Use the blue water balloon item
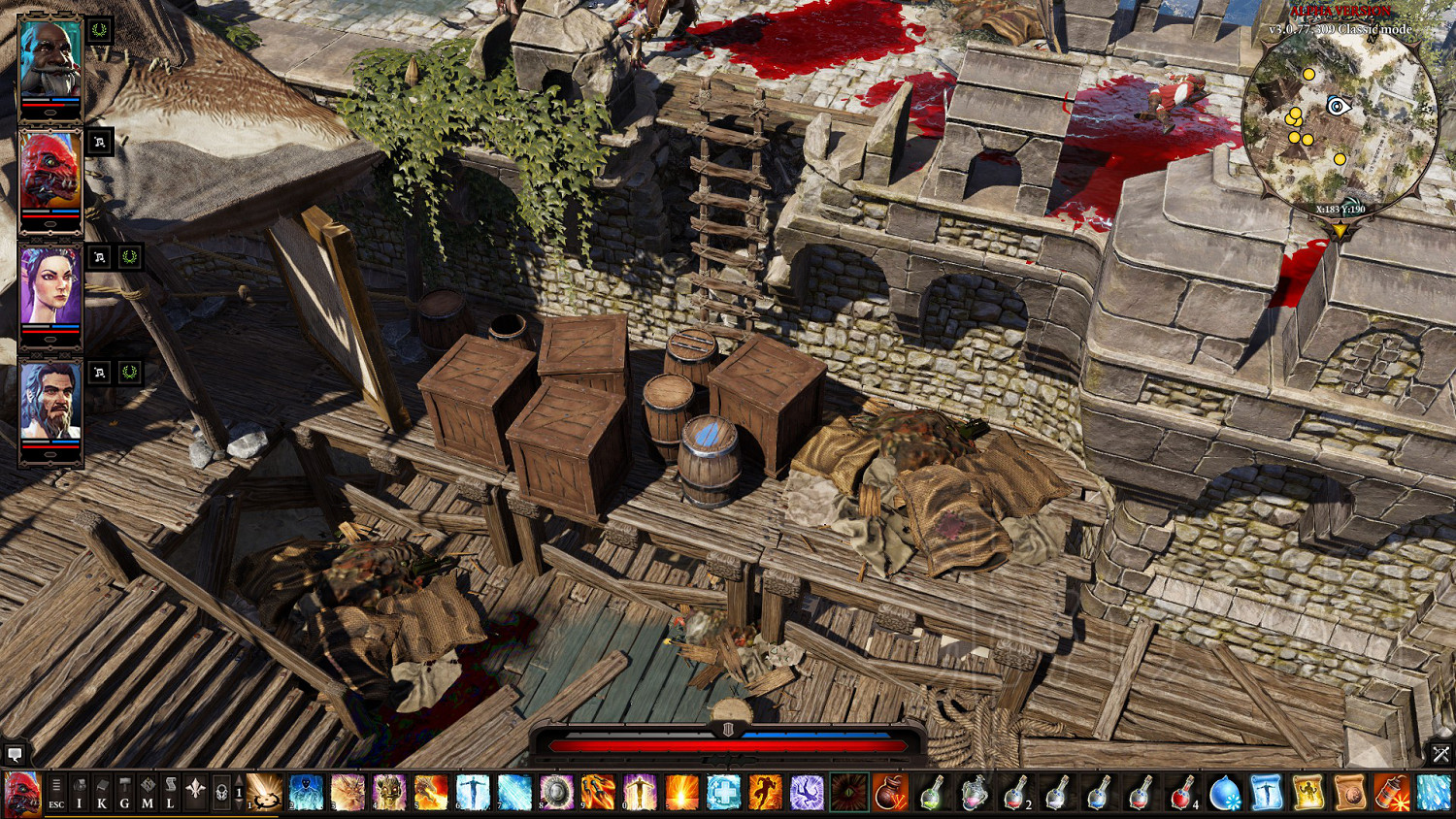 tap(1224, 792)
